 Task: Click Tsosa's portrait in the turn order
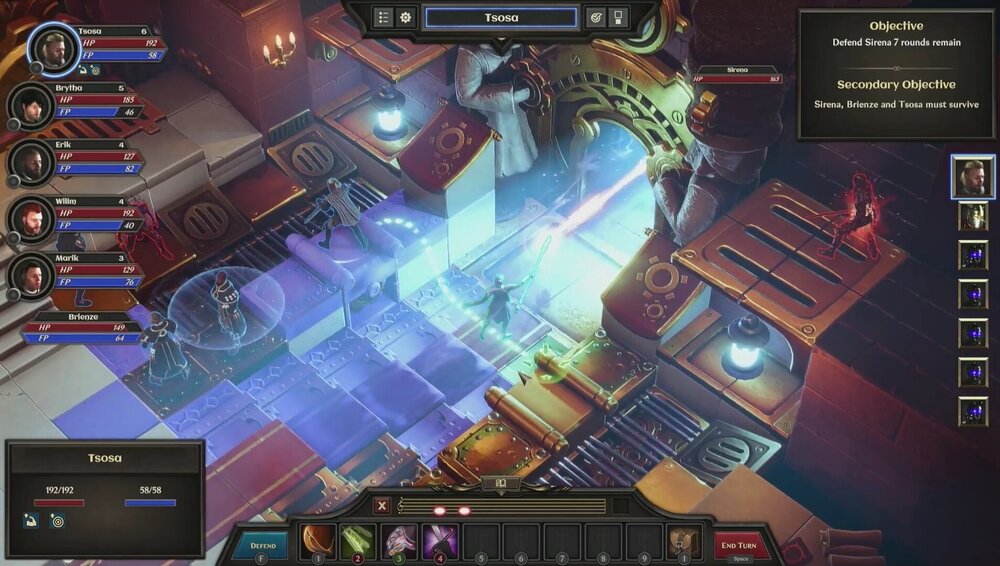coord(972,177)
